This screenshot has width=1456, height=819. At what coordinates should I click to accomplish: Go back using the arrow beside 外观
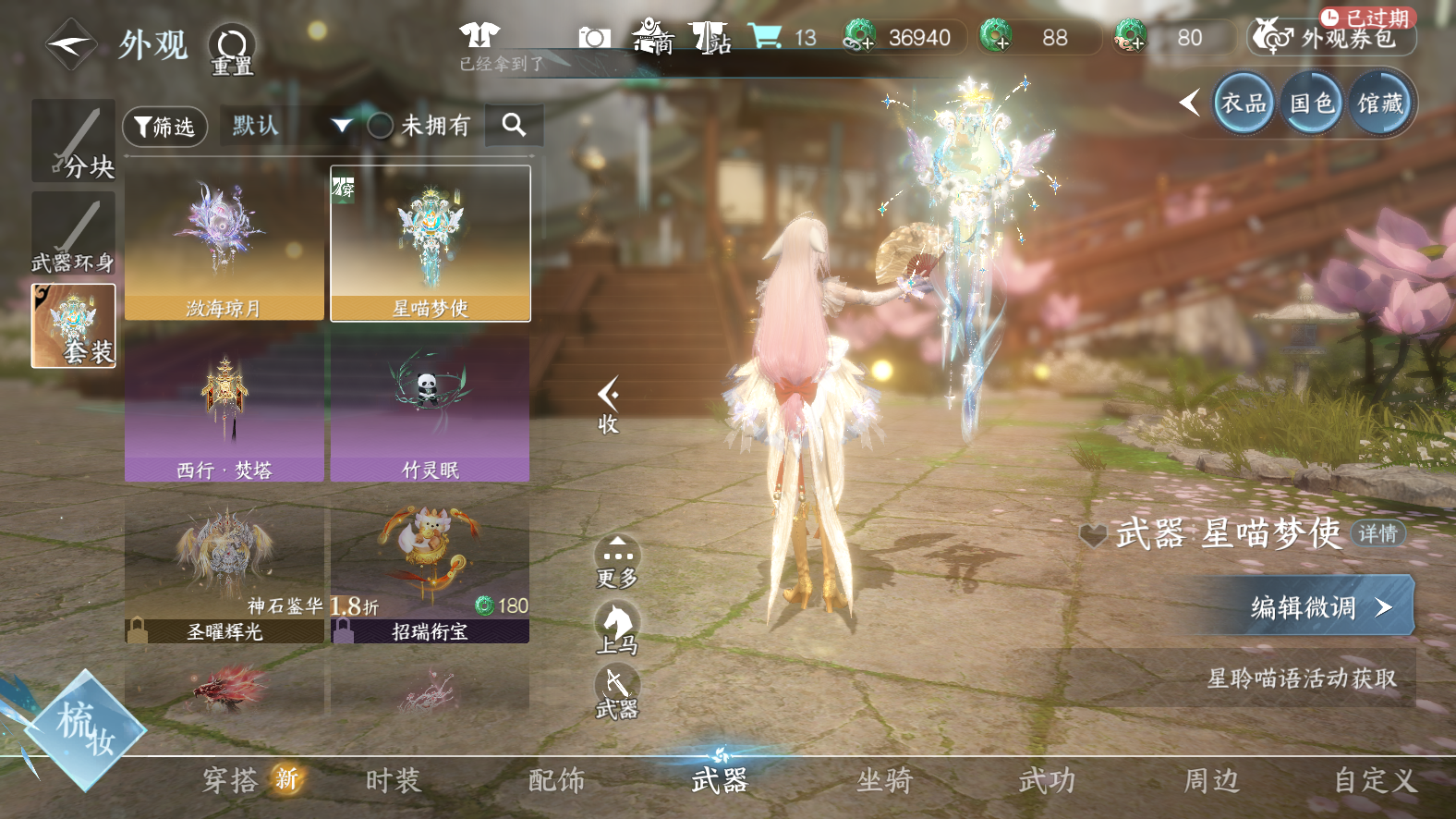tap(70, 43)
